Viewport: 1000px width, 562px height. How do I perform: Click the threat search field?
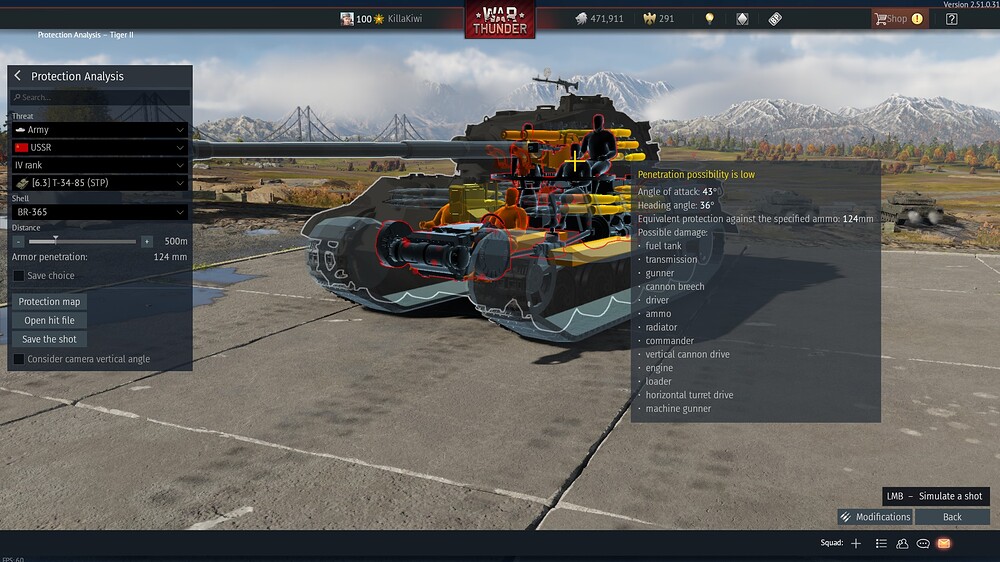click(100, 98)
